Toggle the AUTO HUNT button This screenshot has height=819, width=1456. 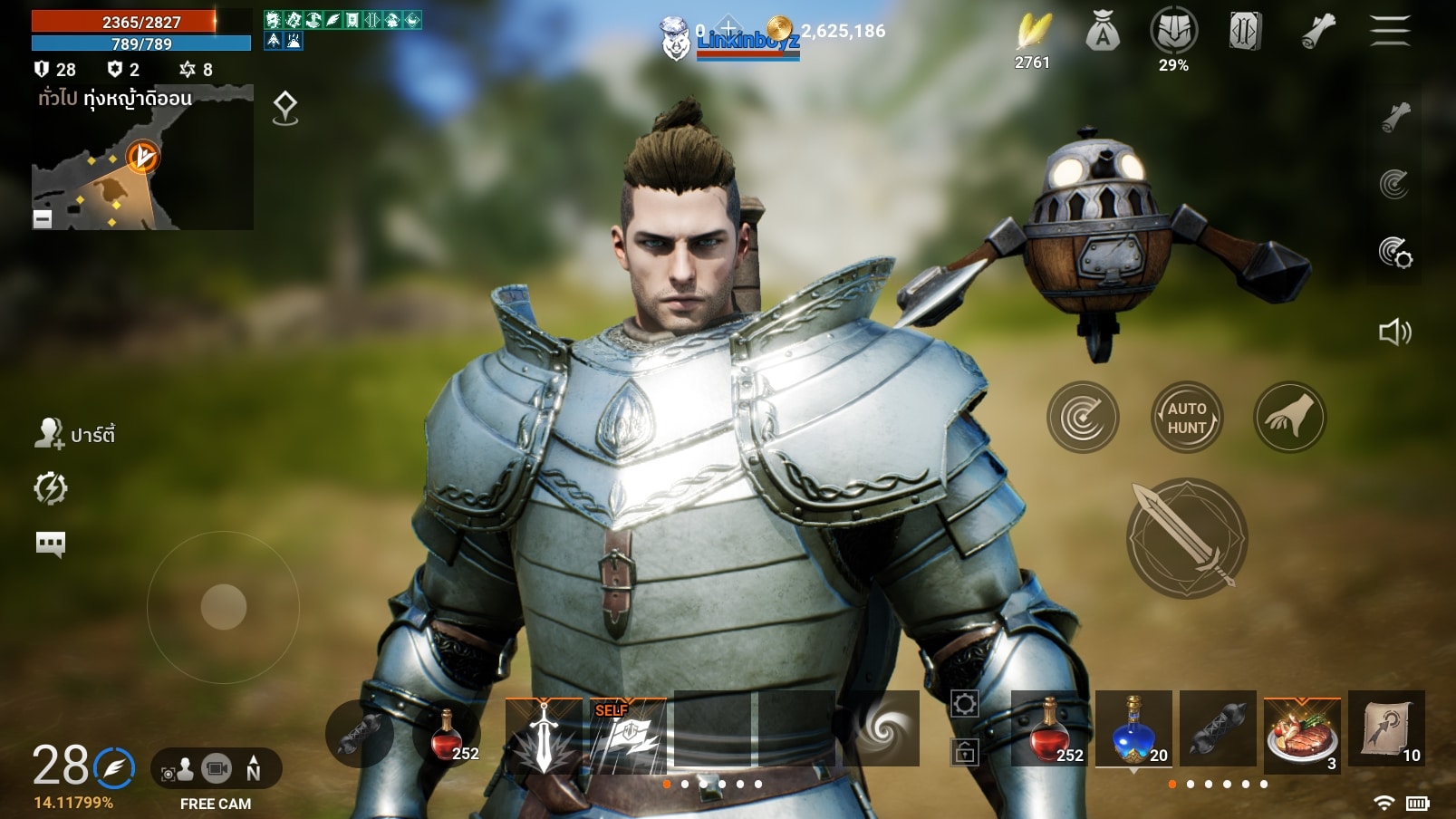pyautogui.click(x=1187, y=418)
